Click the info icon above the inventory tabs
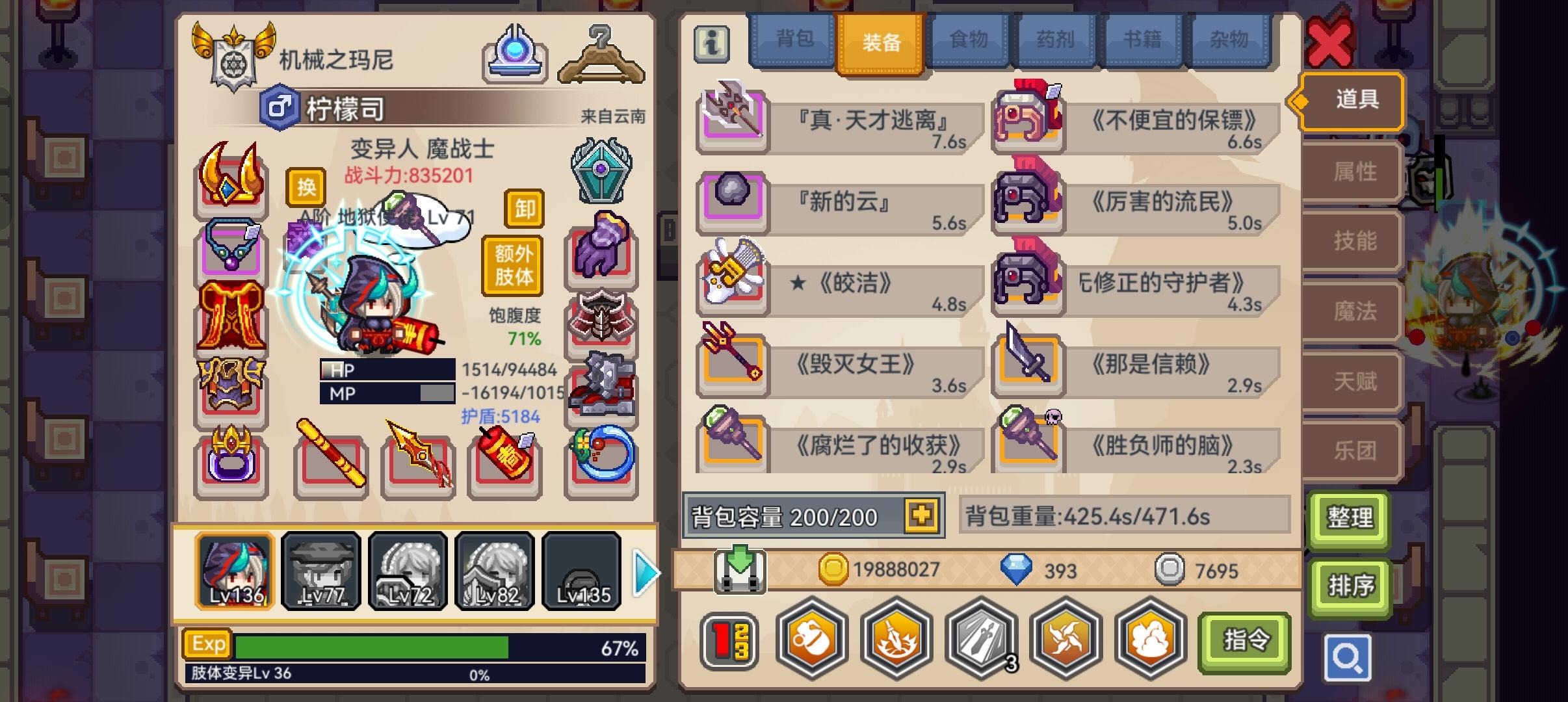This screenshot has height=702, width=1568. 711,46
